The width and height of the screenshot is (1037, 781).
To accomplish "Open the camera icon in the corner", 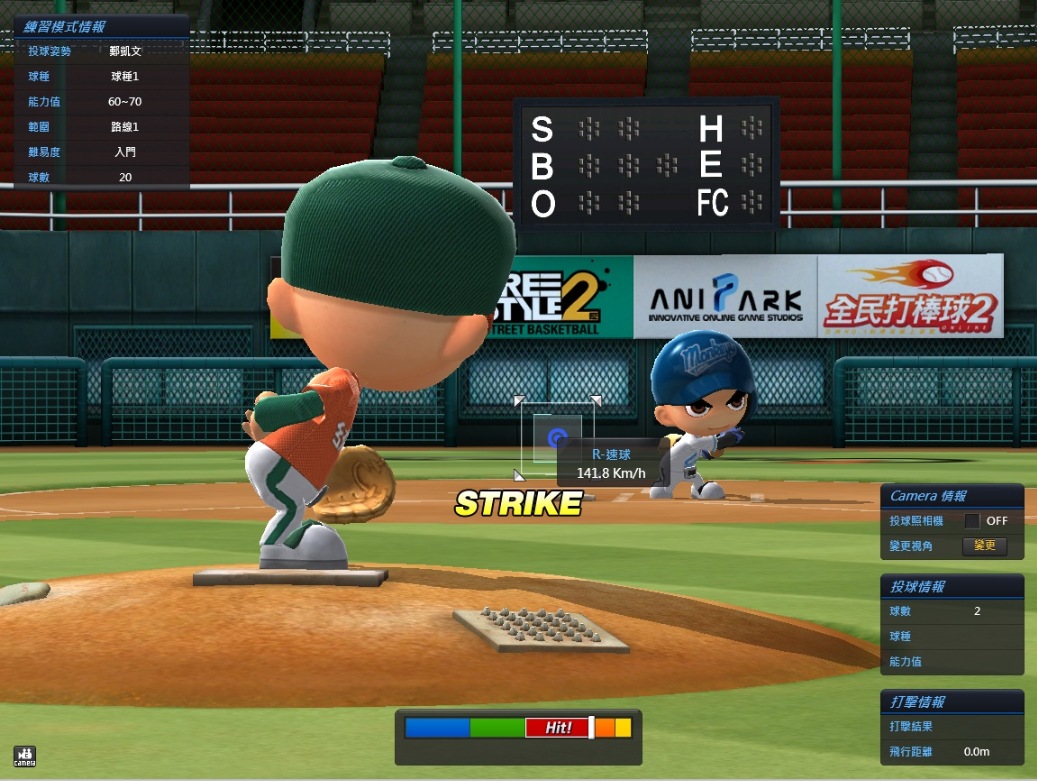I will 24,756.
